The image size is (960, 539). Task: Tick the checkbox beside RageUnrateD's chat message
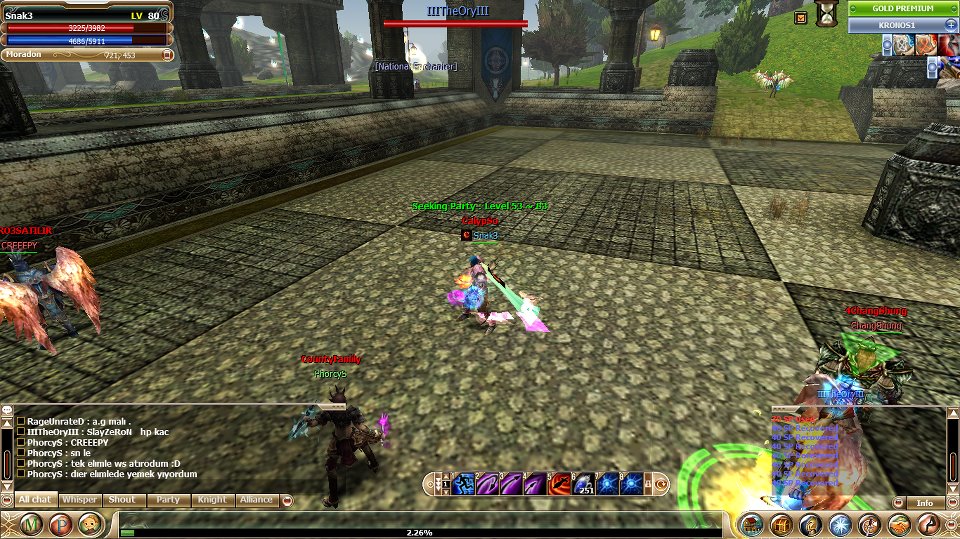click(21, 421)
